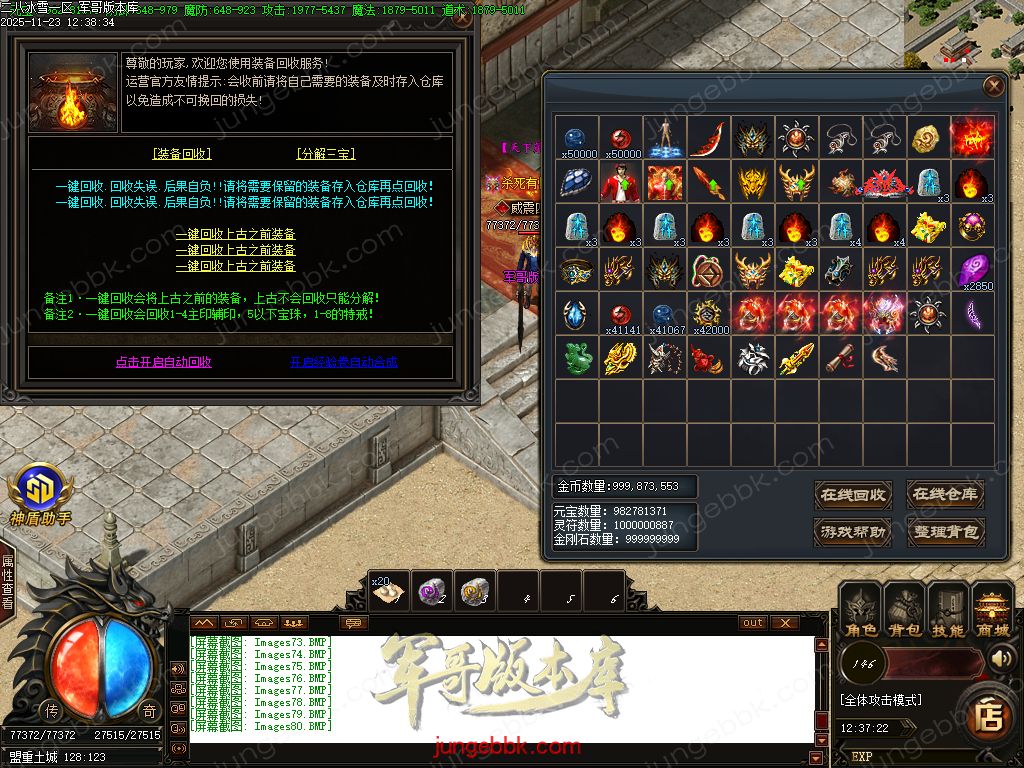Enable 开启经验卷自动合成 auto-combine link

point(343,362)
